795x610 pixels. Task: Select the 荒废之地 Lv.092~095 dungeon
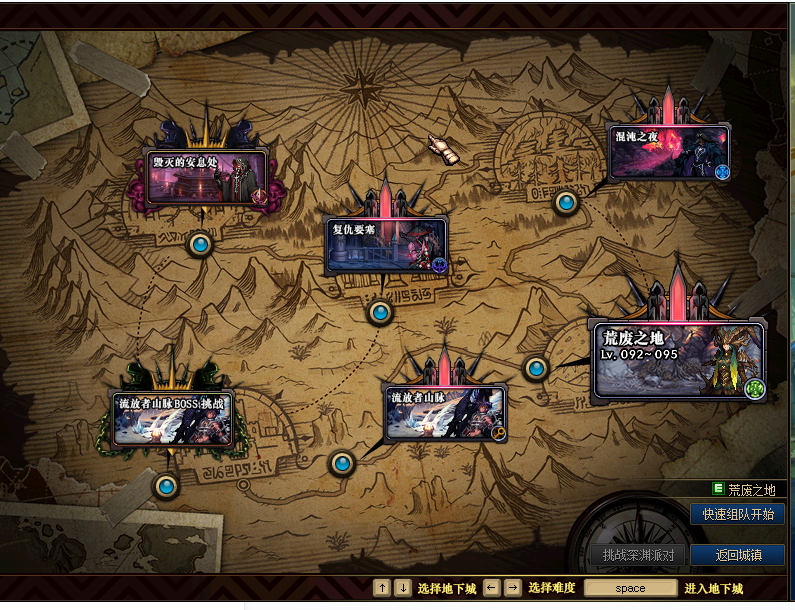[x=679, y=360]
